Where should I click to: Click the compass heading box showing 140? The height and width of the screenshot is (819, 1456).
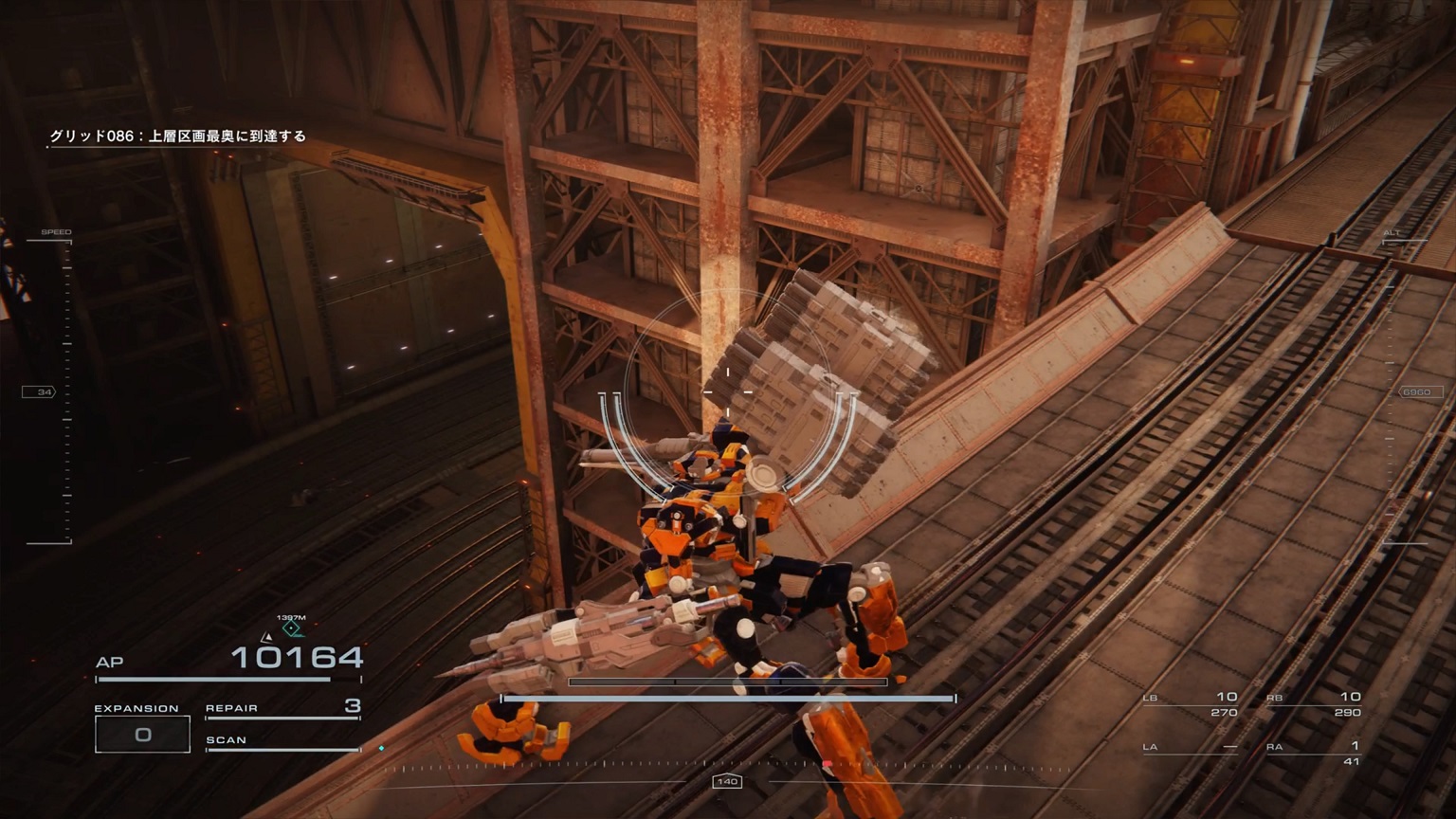727,781
